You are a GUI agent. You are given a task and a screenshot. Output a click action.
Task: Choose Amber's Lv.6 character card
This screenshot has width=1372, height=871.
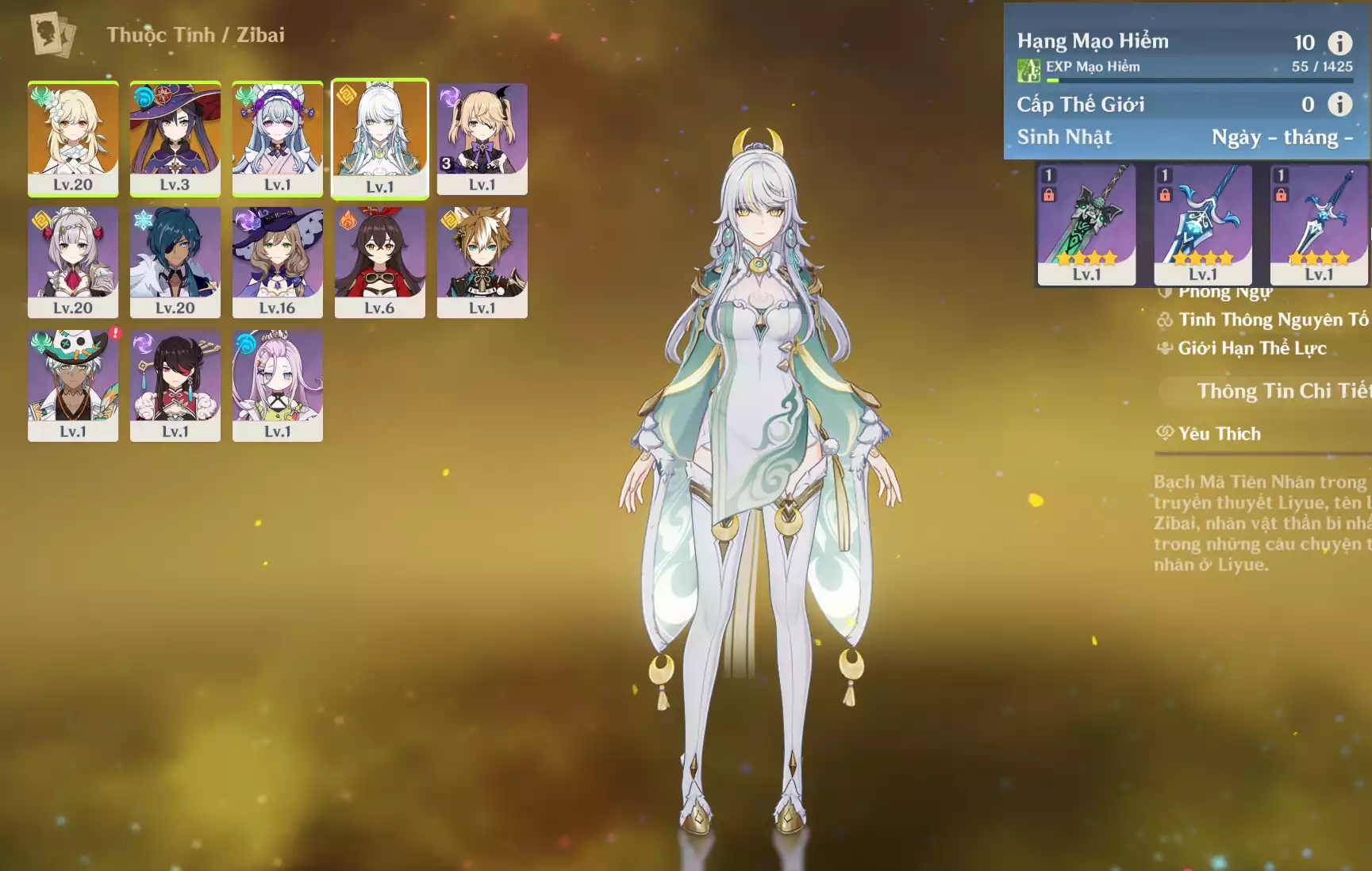point(379,262)
